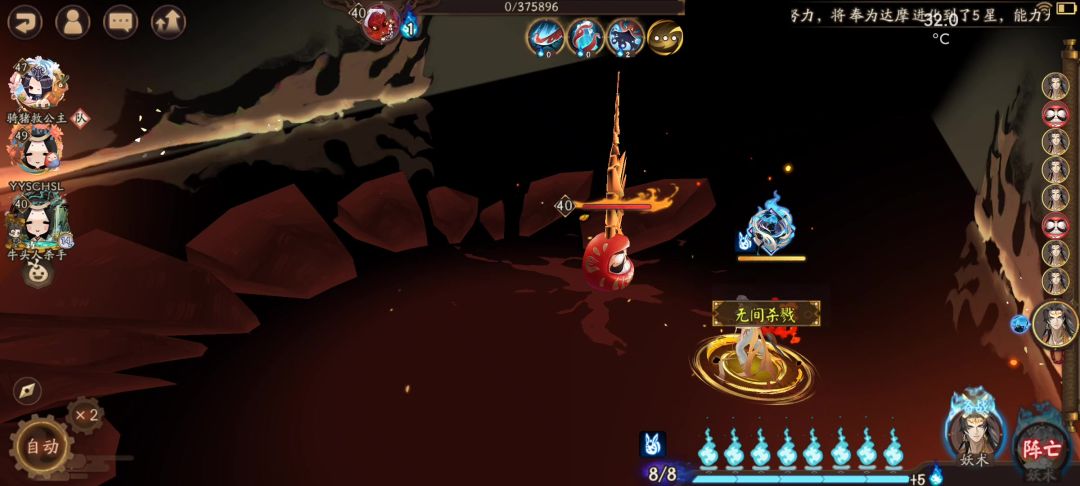View the dark beast skill icon
The height and width of the screenshot is (486, 1080).
pos(625,37)
